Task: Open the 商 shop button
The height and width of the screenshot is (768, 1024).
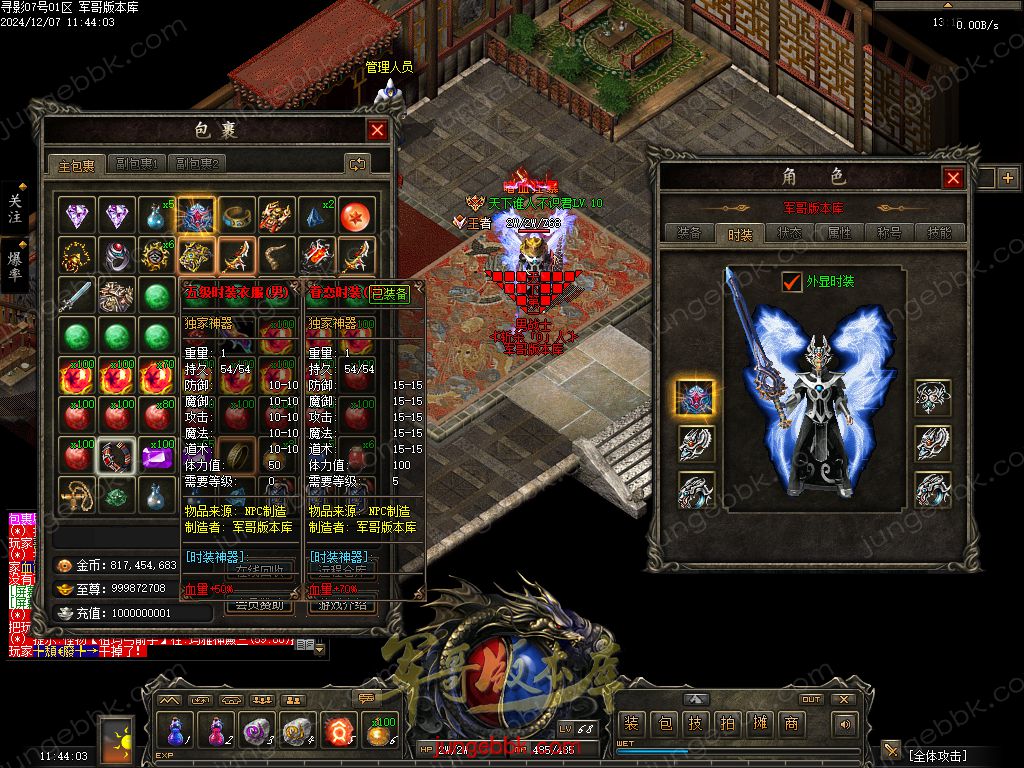Action: pos(792,724)
